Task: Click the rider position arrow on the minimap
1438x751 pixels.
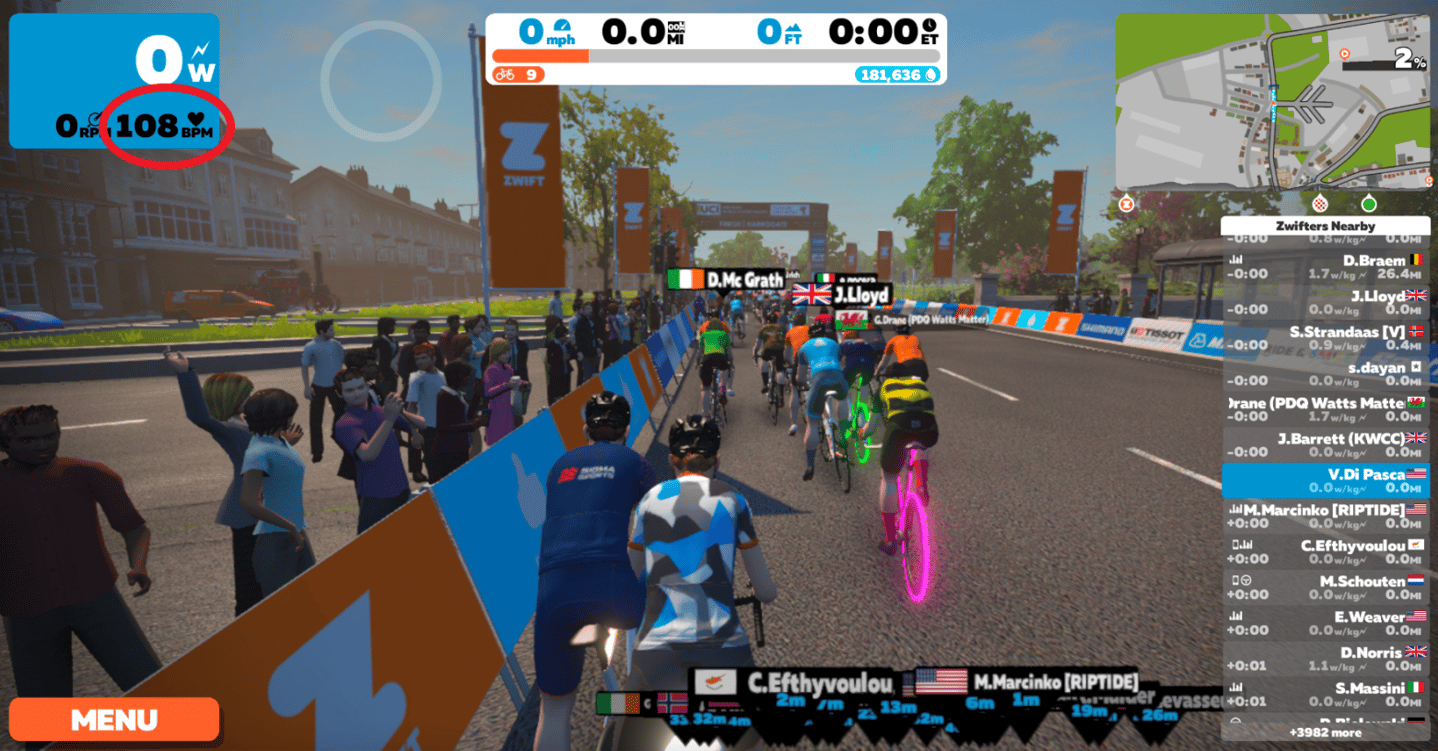Action: pos(1273,103)
